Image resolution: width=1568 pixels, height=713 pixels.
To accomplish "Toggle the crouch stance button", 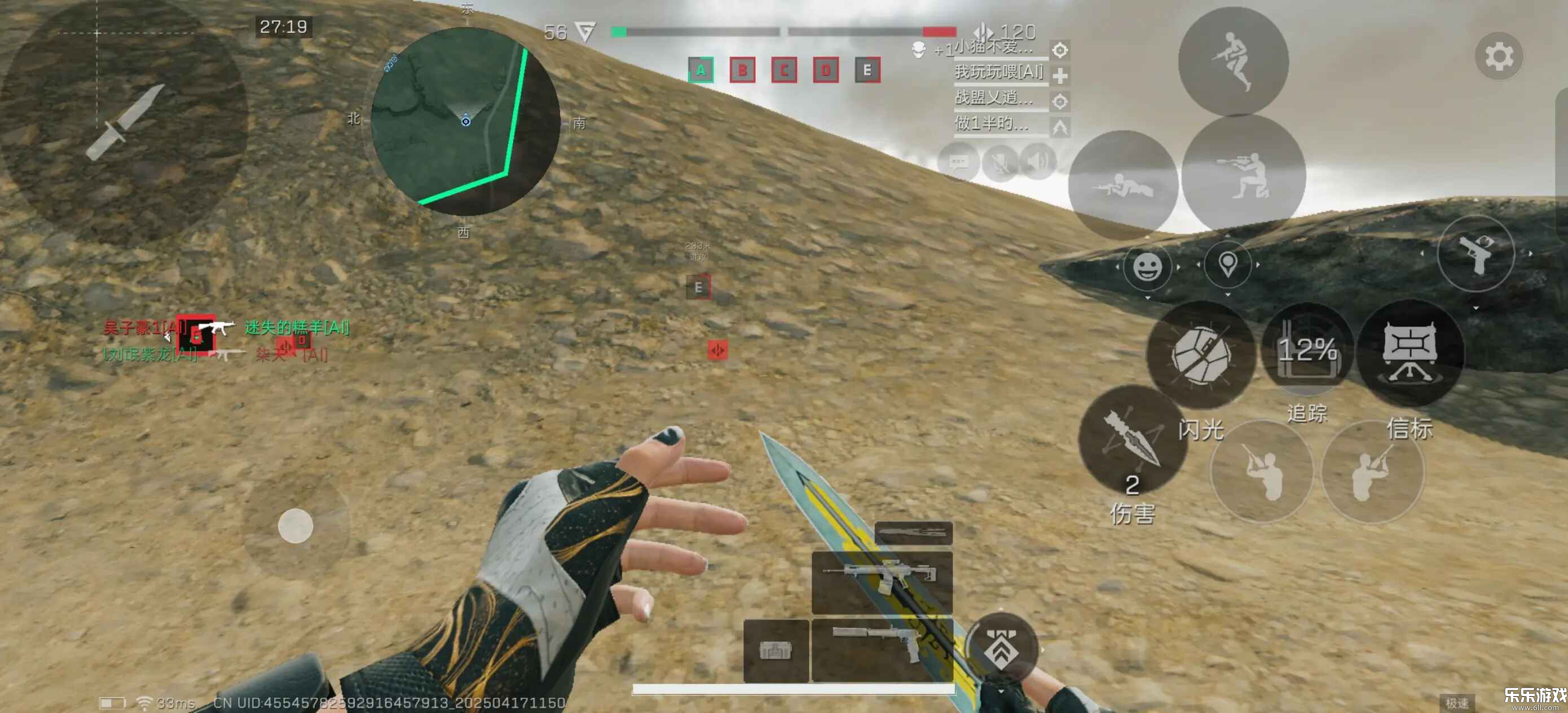I will [x=1243, y=175].
